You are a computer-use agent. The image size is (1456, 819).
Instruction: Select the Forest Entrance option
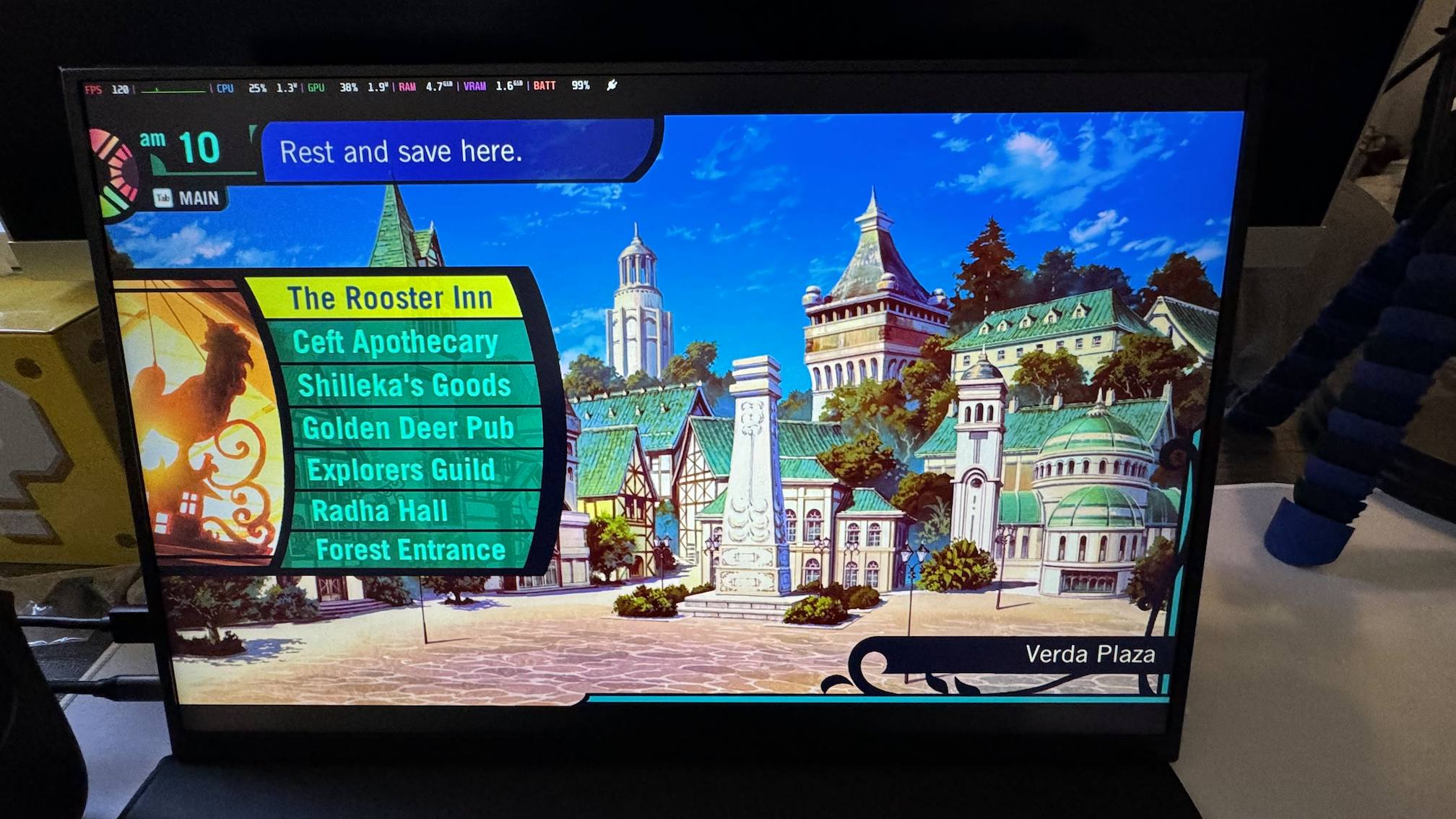click(x=410, y=550)
